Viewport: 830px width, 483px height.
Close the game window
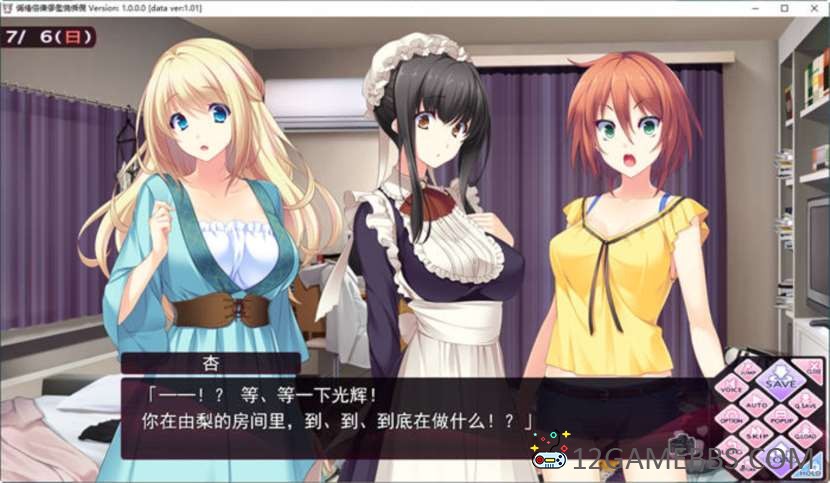[x=814, y=8]
